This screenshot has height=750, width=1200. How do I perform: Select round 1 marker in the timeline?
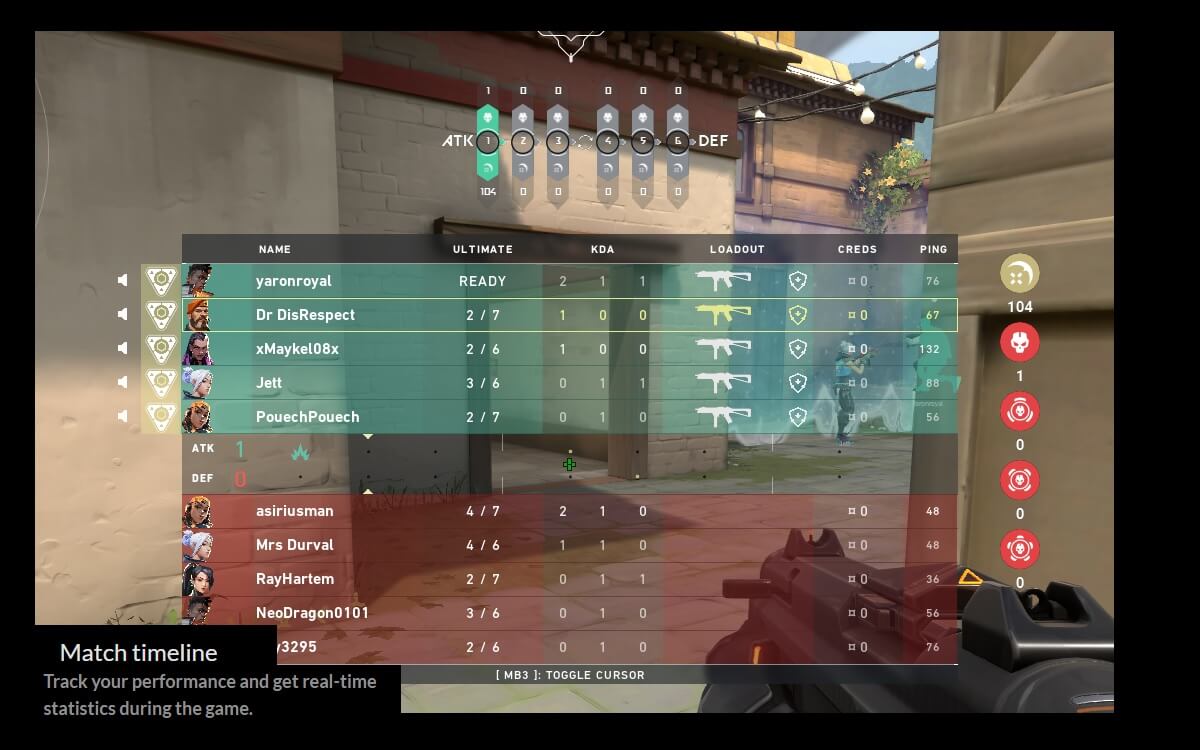[488, 141]
